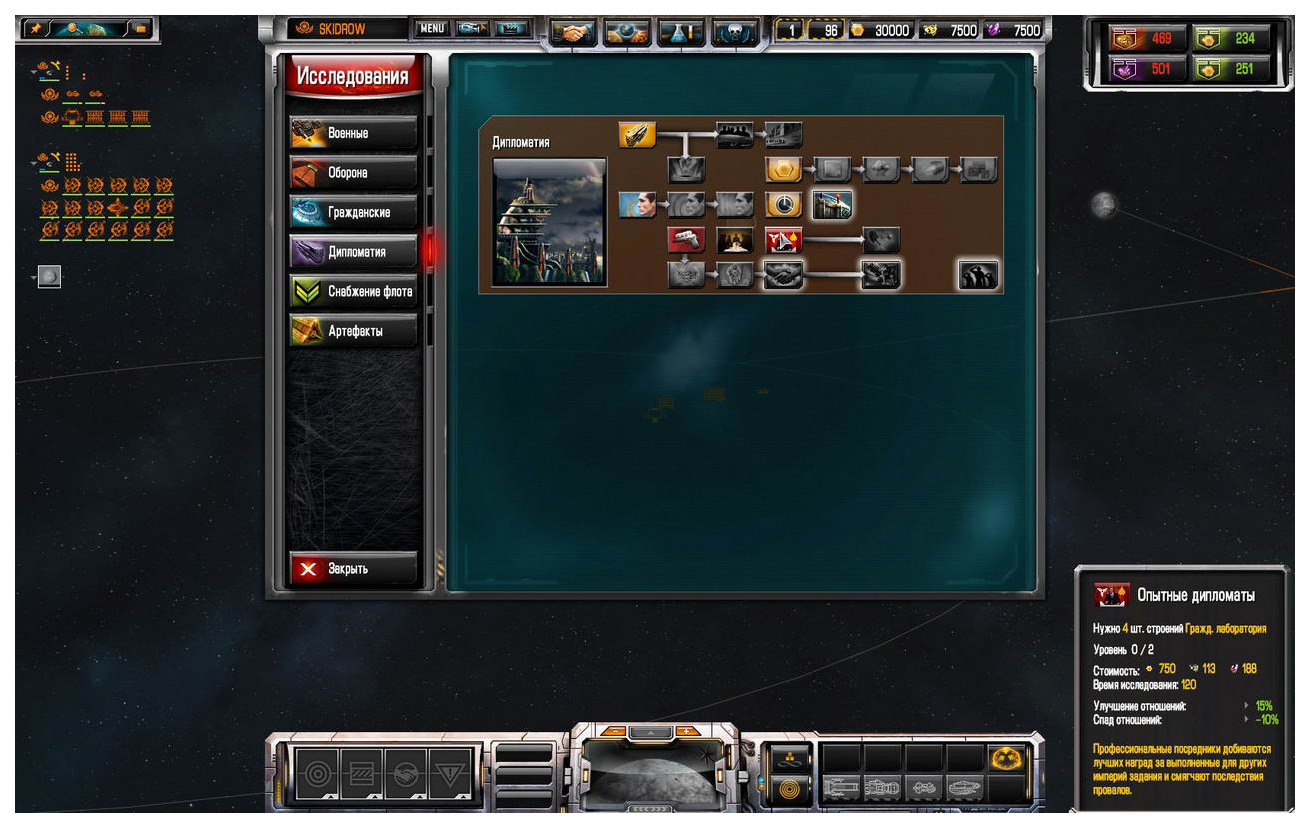This screenshot has height=828, width=1310.
Task: Click the red Опытные дипломаты research node
Action: (783, 240)
